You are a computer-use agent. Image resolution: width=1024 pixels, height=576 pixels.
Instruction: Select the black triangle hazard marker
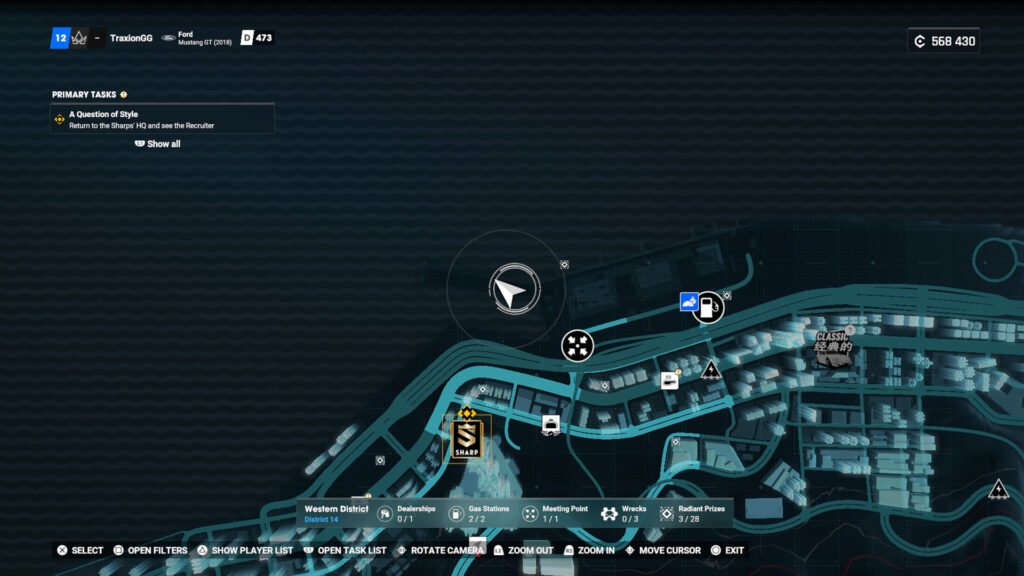point(711,371)
